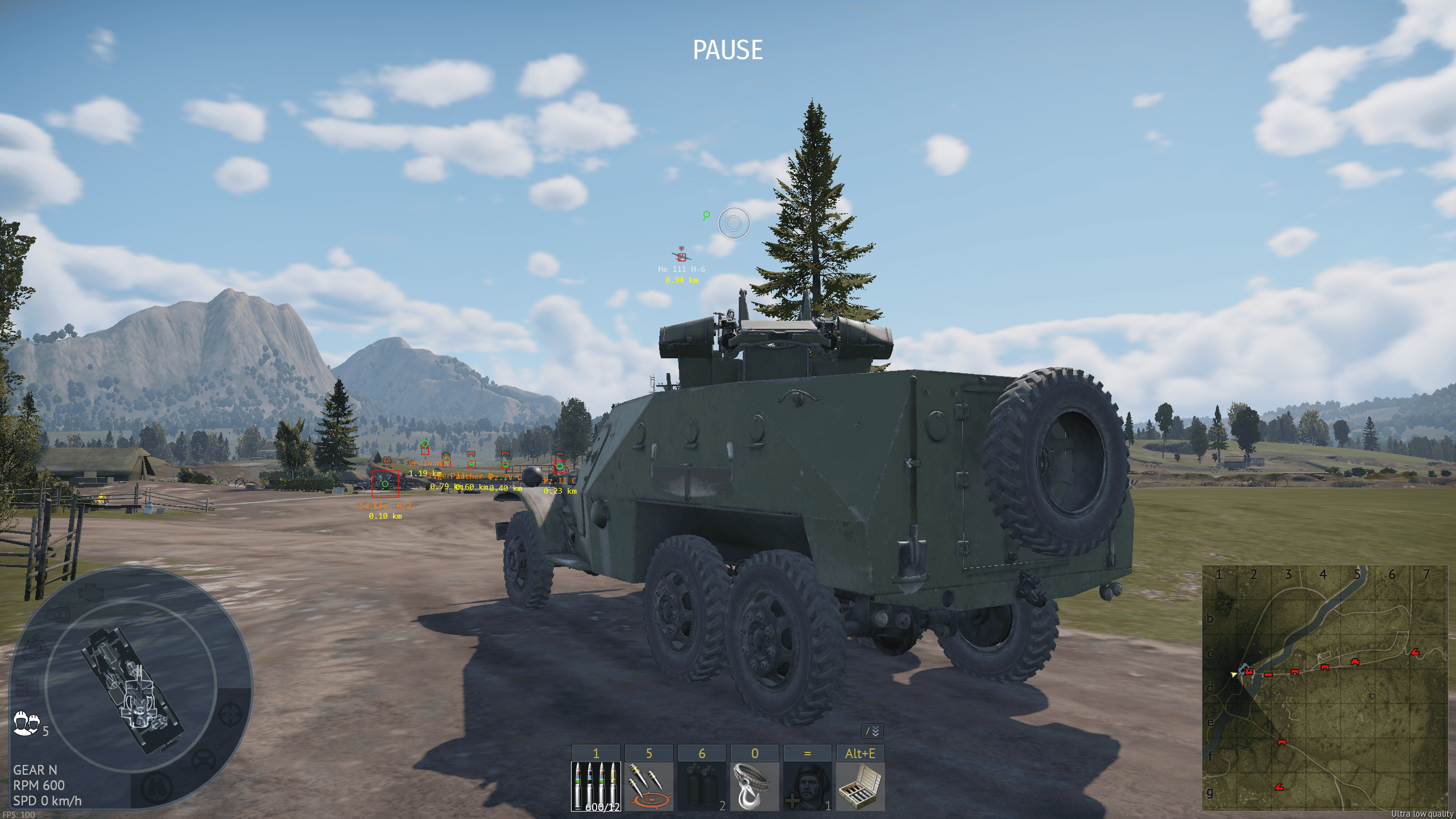Select the machine gun ammo belt slot
Image resolution: width=1456 pixels, height=819 pixels.
point(595,786)
